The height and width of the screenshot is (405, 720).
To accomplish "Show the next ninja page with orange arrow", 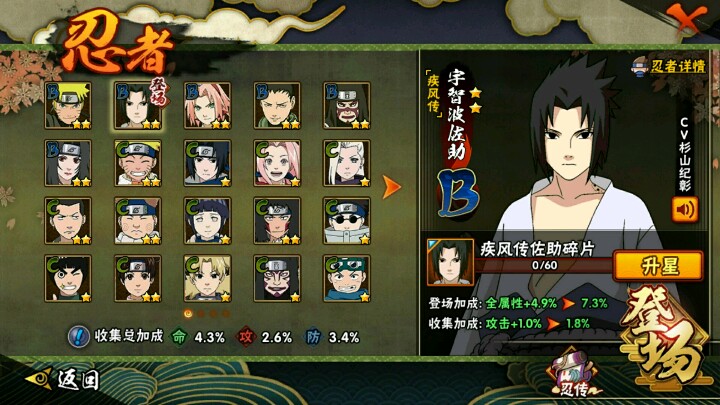I will [x=393, y=187].
